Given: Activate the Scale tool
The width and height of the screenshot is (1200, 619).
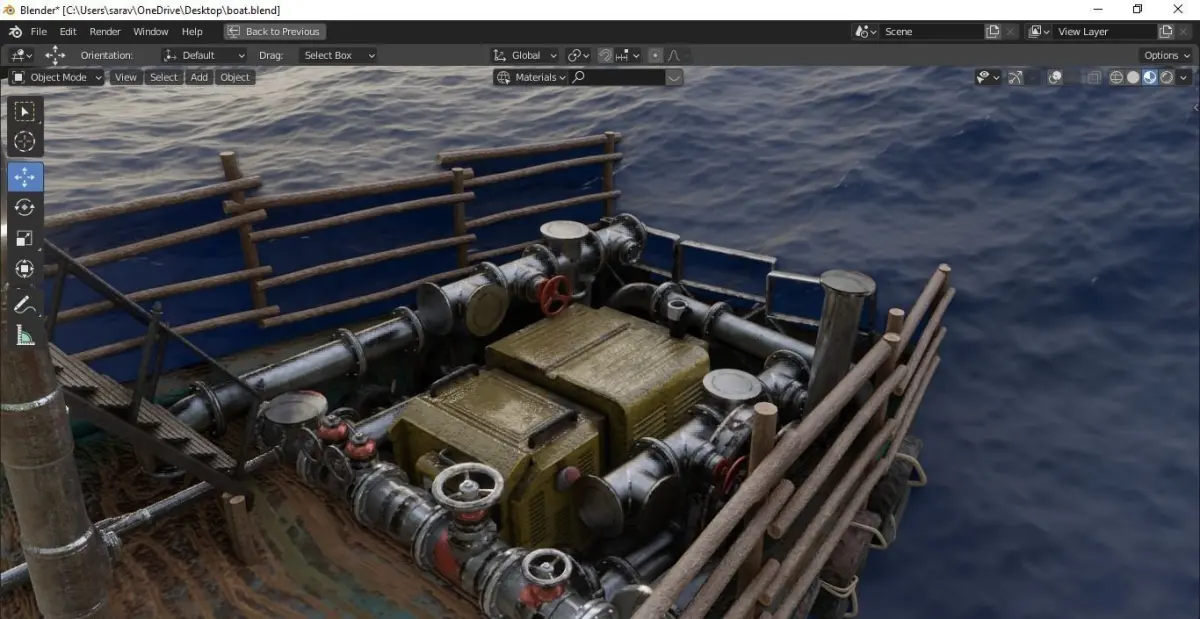Looking at the screenshot, I should coord(25,238).
